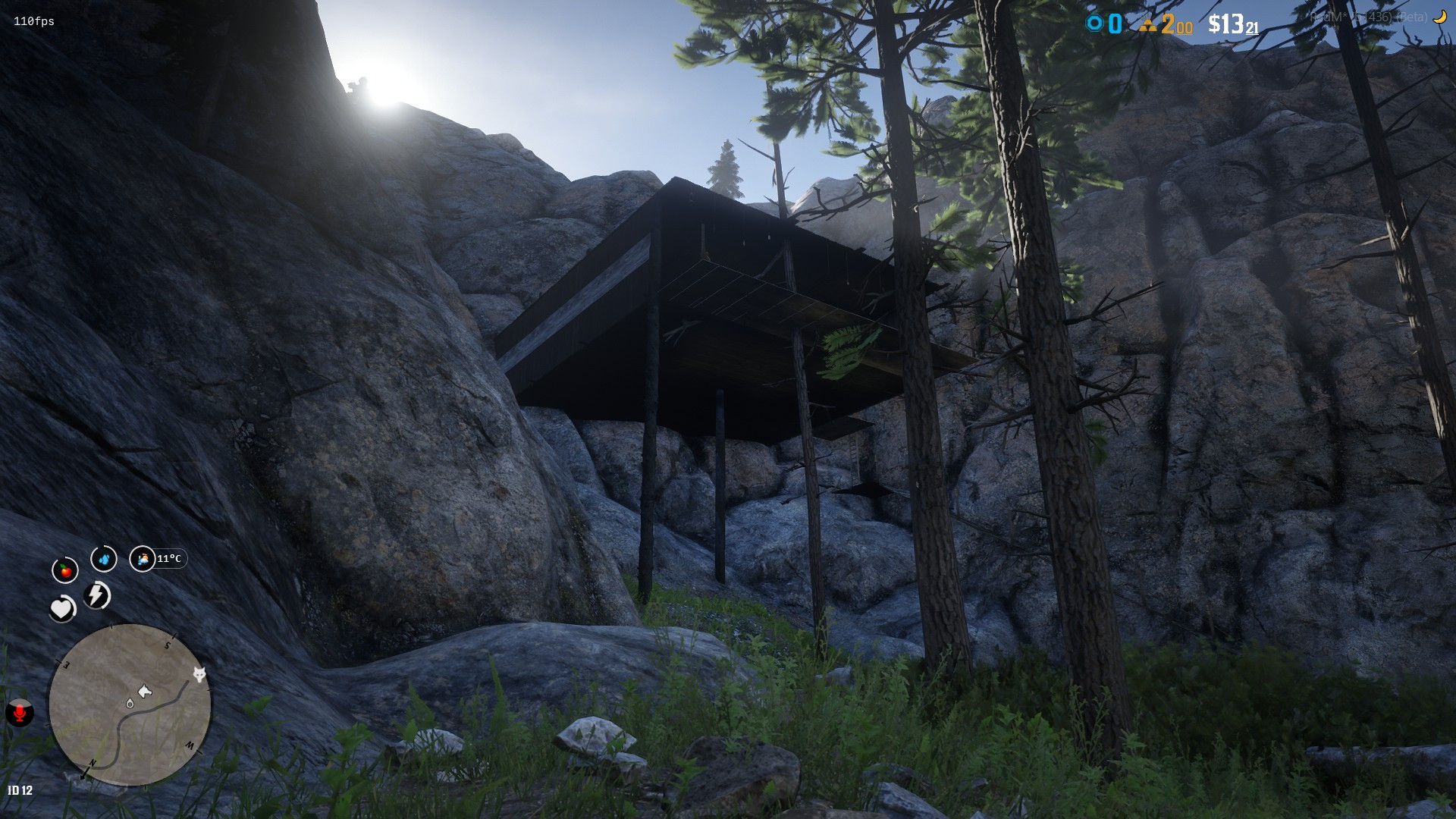Select the blue token currency icon
The image size is (1456, 819).
(x=1093, y=24)
